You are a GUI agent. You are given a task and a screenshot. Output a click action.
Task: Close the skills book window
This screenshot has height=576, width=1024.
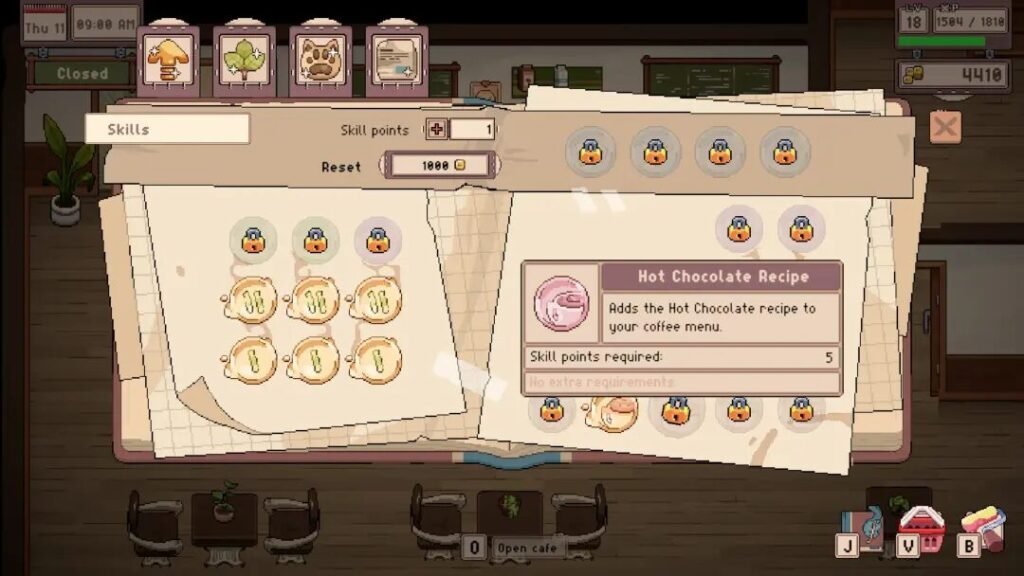[x=944, y=127]
